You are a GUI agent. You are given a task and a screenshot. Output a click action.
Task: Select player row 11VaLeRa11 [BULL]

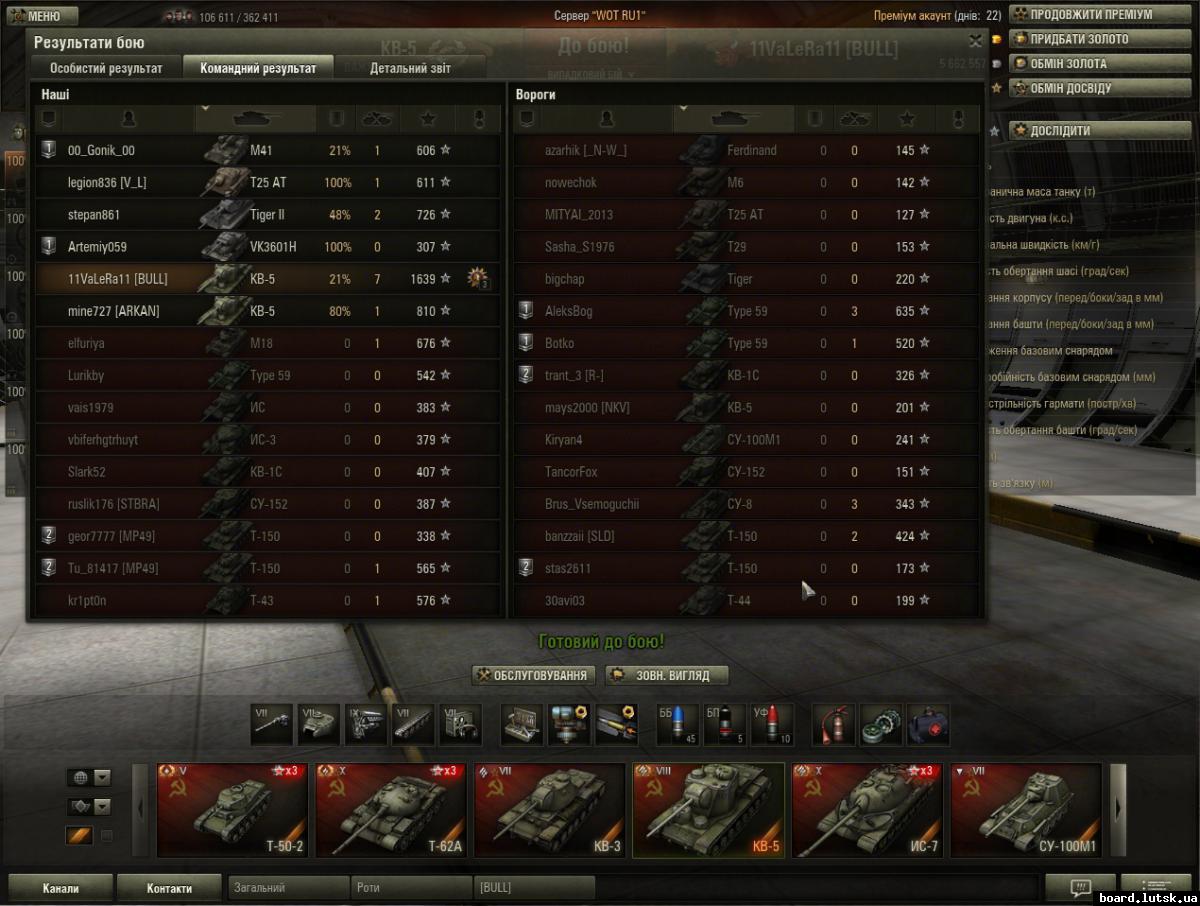[260, 279]
